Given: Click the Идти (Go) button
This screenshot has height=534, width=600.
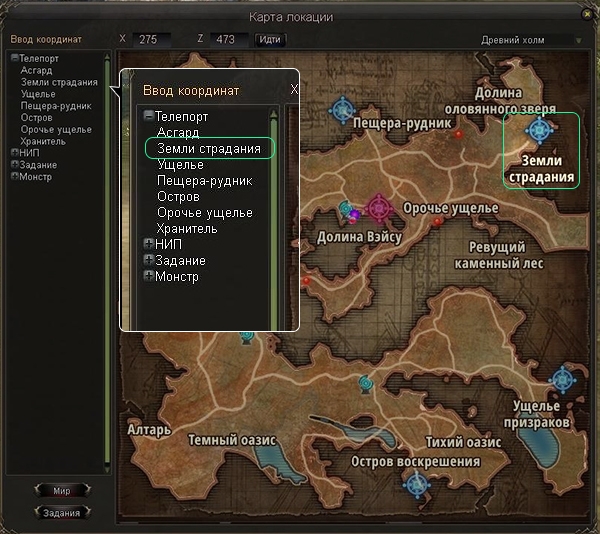Looking at the screenshot, I should [269, 39].
